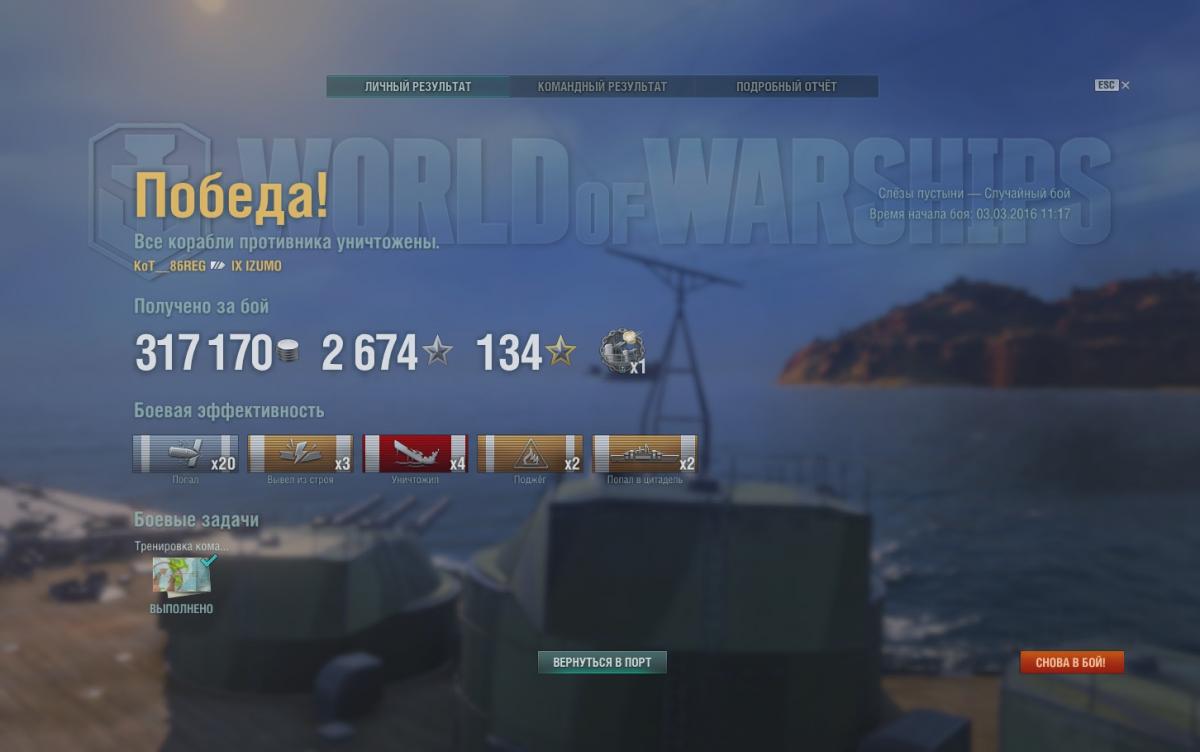Select the Поджёг x2 fire ribbon
The width and height of the screenshot is (1200, 752).
530,454
